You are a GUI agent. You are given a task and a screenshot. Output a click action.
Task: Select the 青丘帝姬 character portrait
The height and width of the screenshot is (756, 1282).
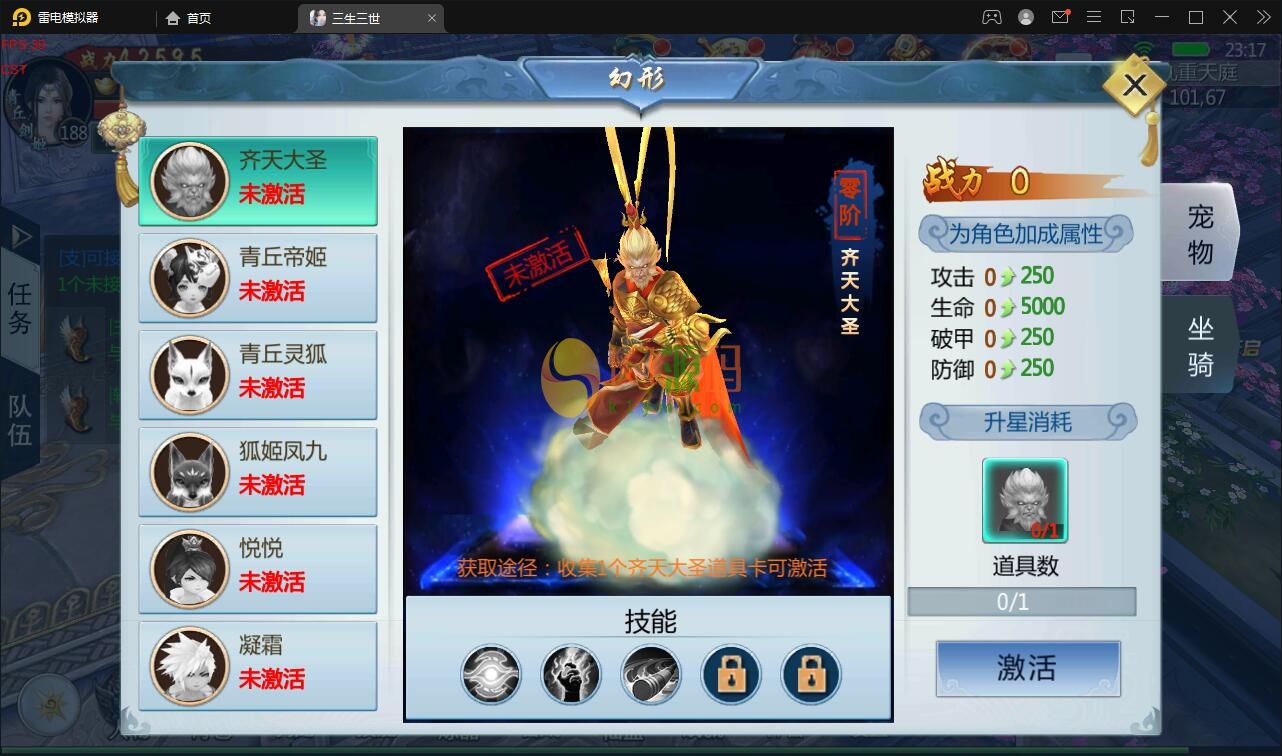pos(190,278)
